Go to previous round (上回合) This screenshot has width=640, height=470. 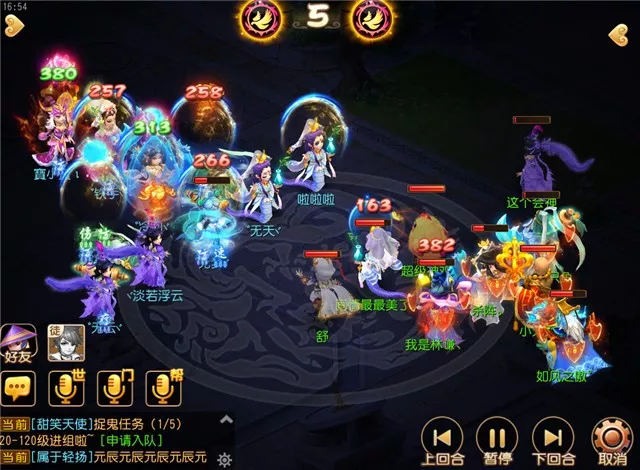[441, 437]
